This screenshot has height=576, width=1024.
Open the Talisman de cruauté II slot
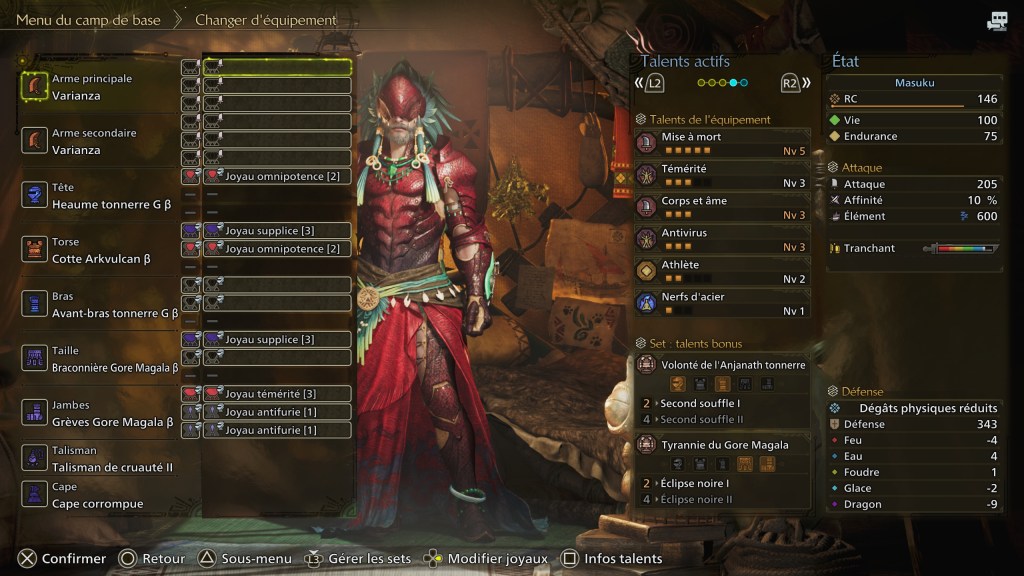tap(98, 459)
